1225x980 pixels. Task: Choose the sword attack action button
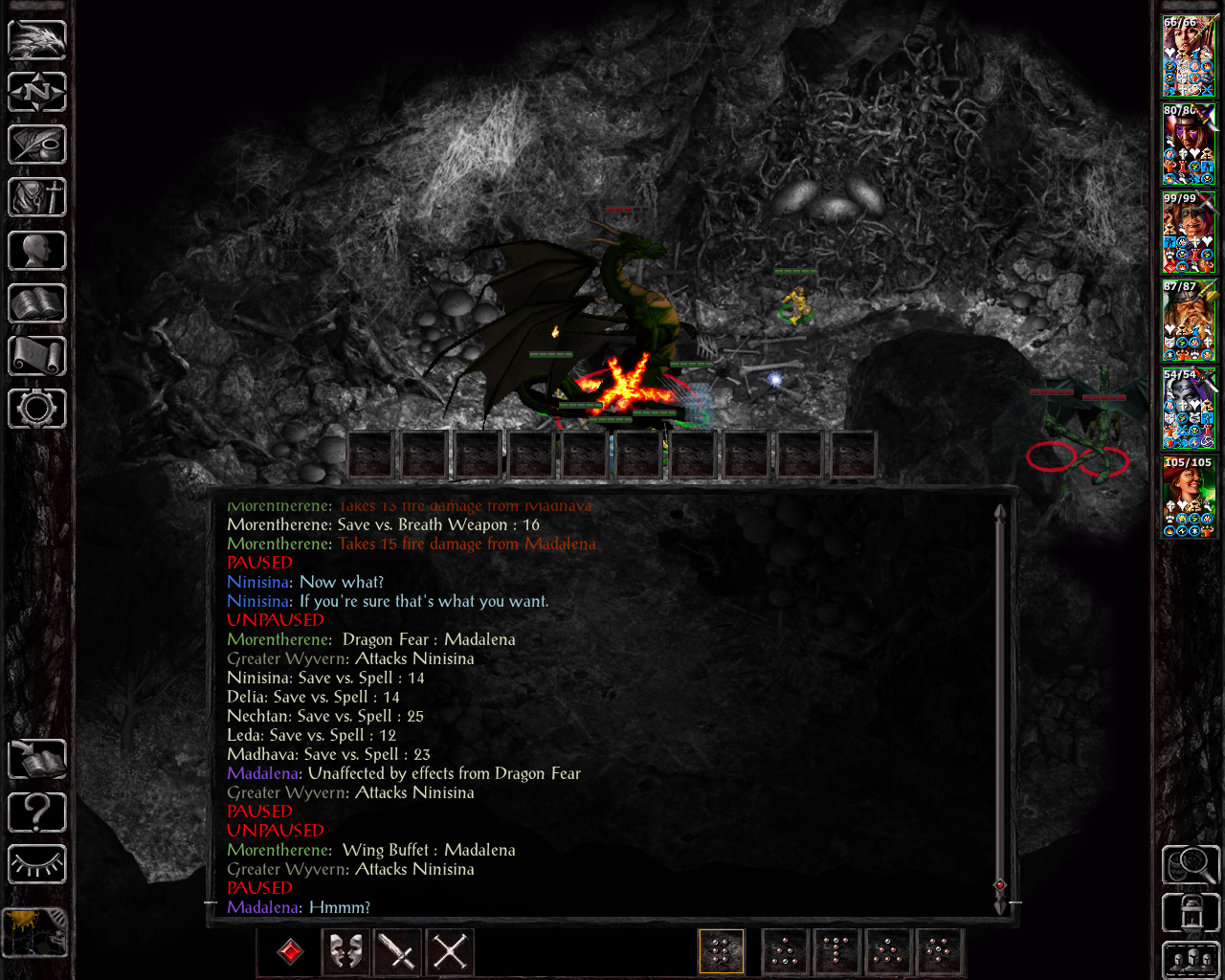pyautogui.click(x=397, y=951)
